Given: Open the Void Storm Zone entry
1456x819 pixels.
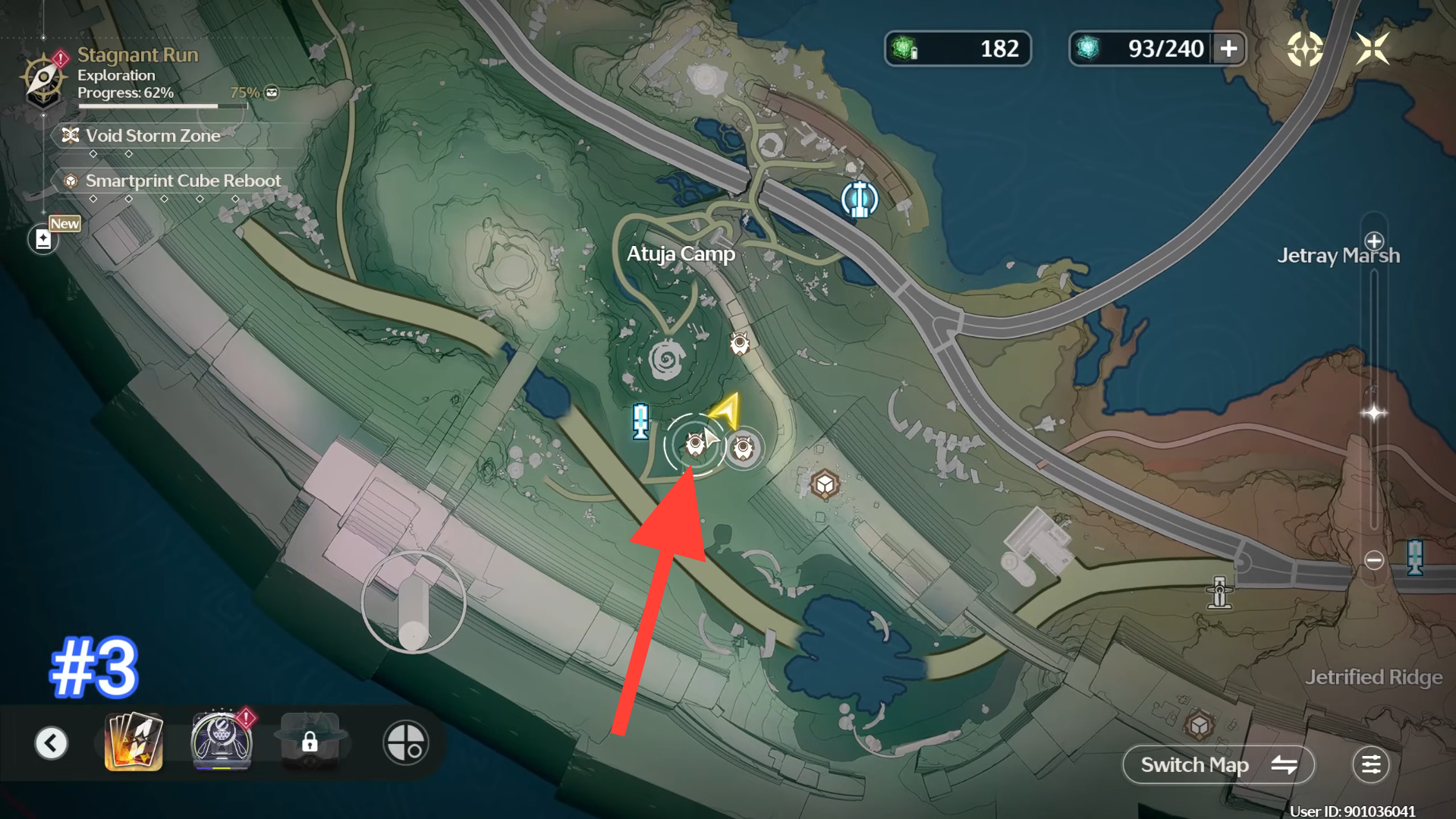Looking at the screenshot, I should pyautogui.click(x=152, y=136).
